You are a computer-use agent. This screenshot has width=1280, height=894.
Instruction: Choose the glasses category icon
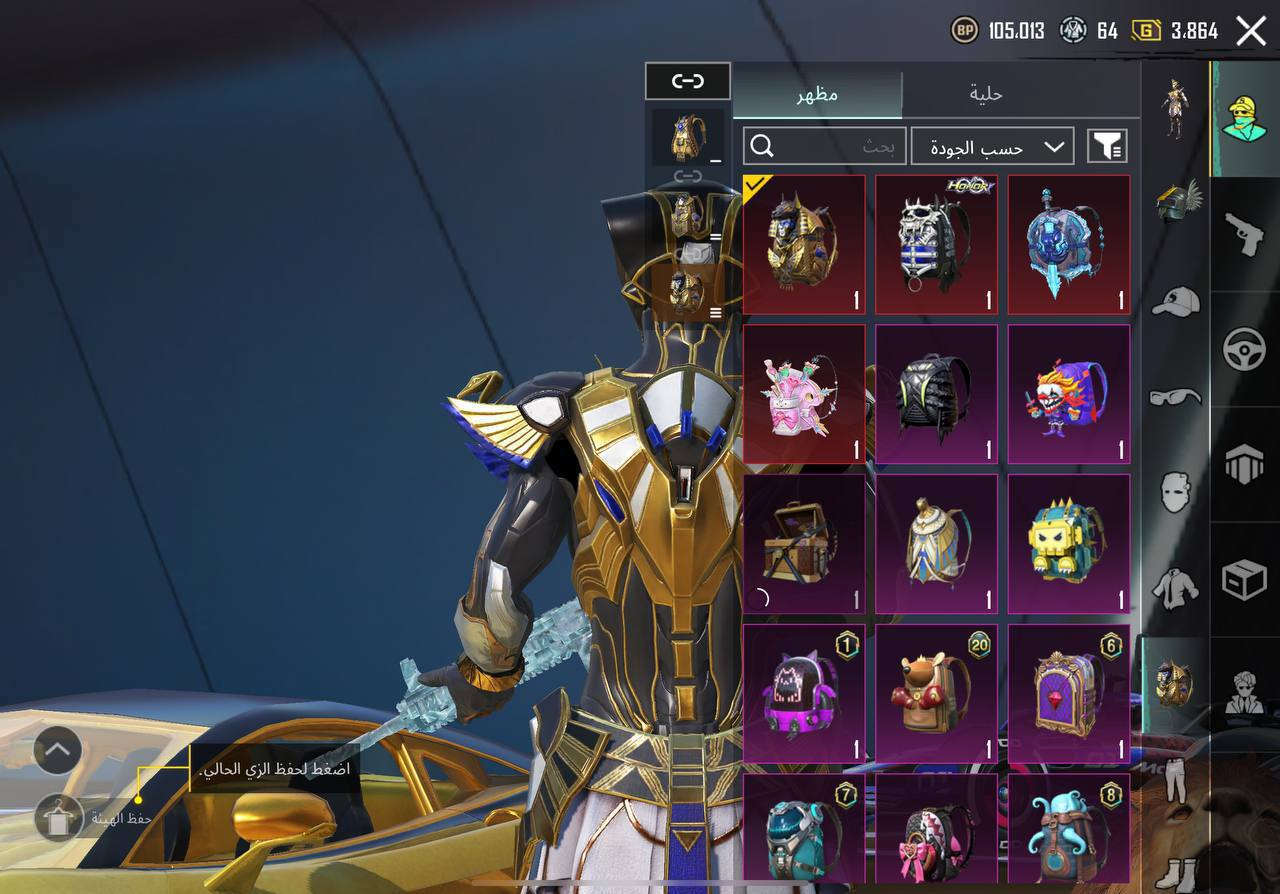1175,397
